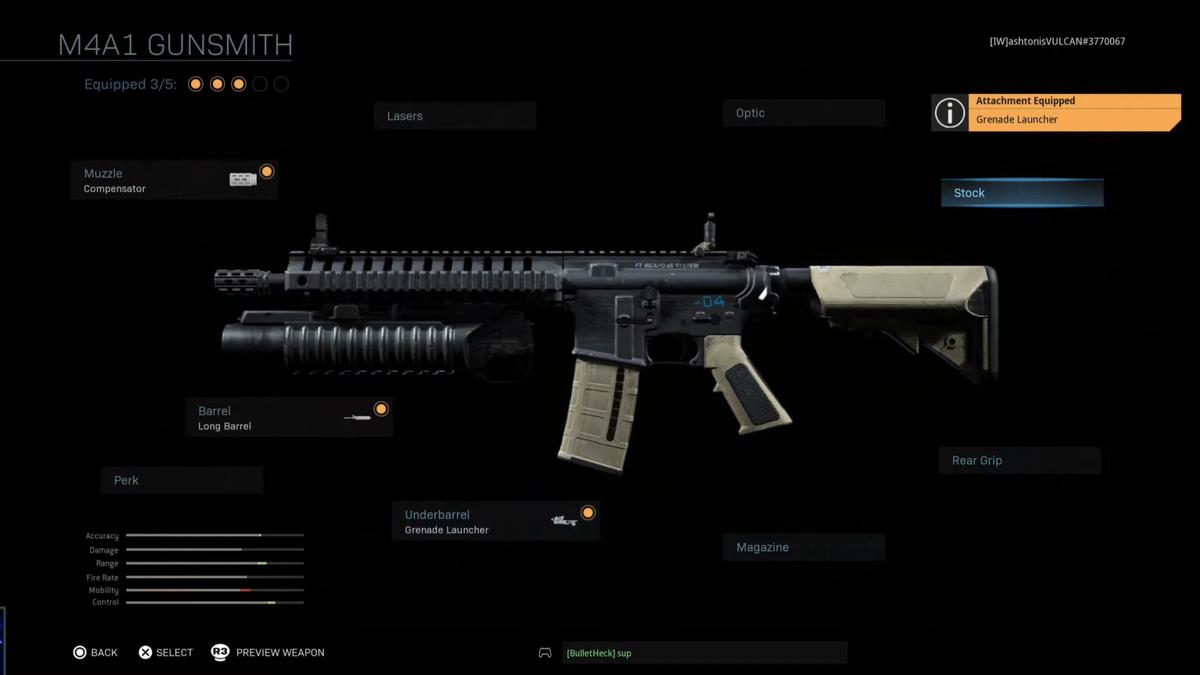The width and height of the screenshot is (1200, 675).
Task: Click the Attachment Equipped notification banner
Action: tap(1056, 111)
